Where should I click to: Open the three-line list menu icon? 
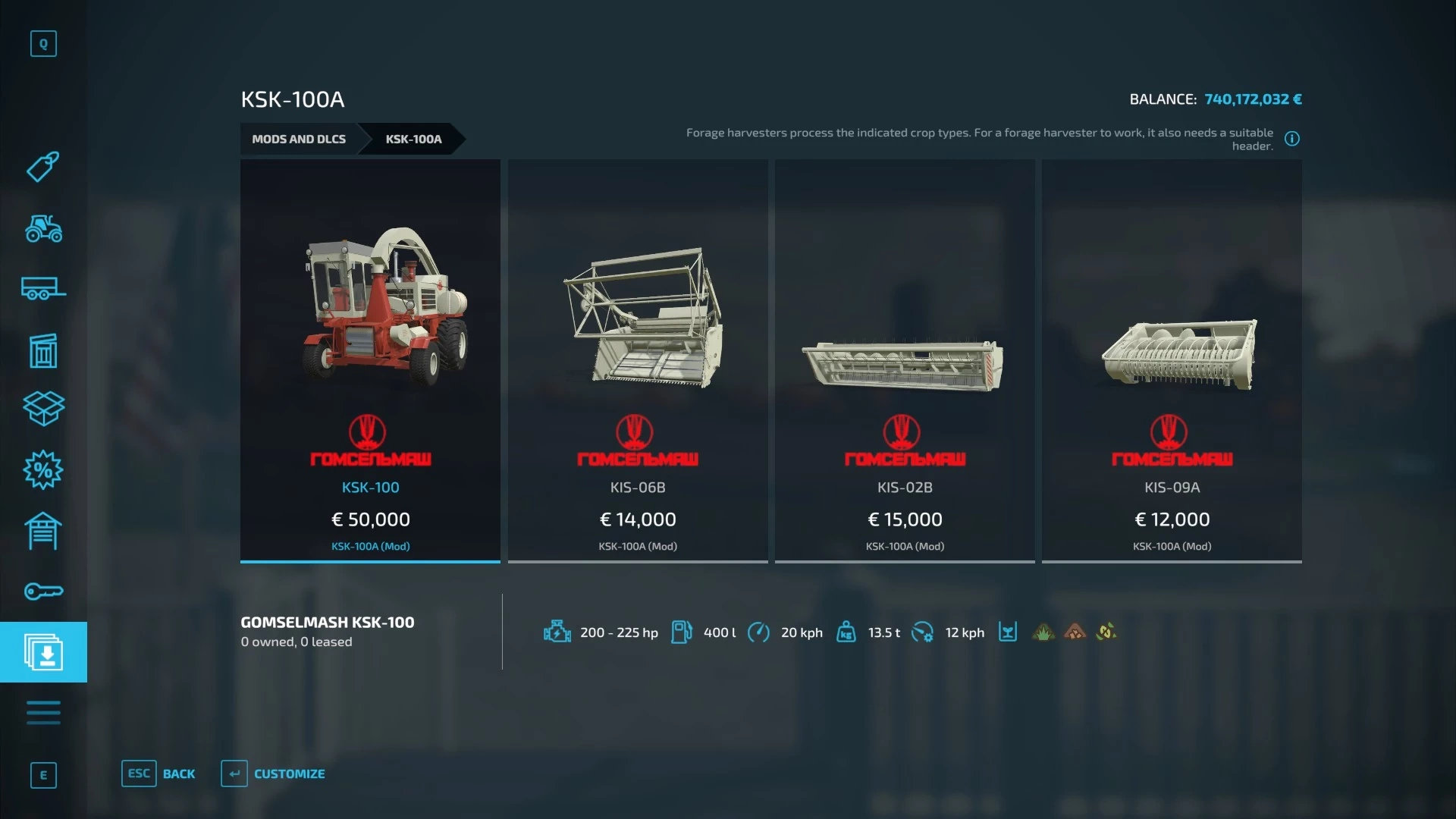(x=43, y=713)
